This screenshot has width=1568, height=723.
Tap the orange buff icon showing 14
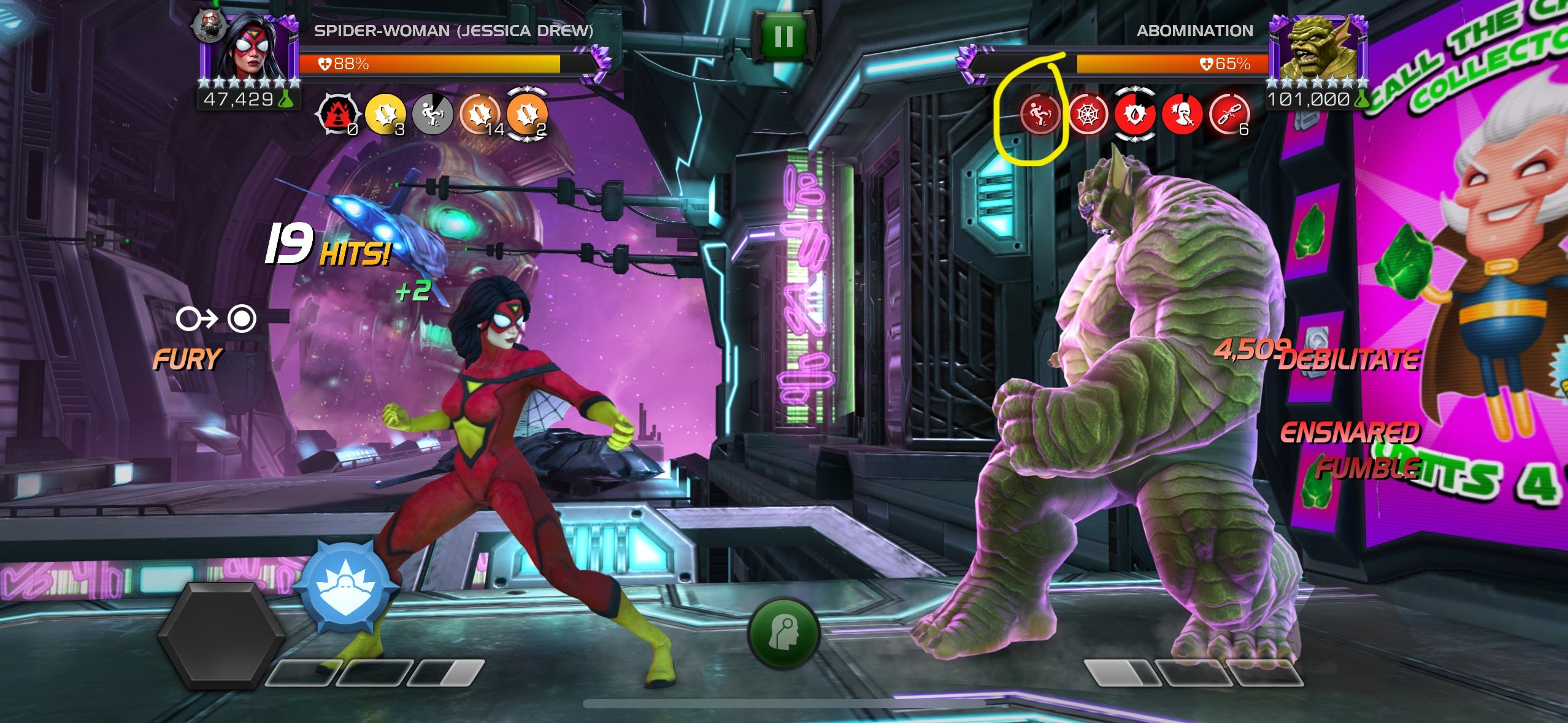pyautogui.click(x=480, y=114)
